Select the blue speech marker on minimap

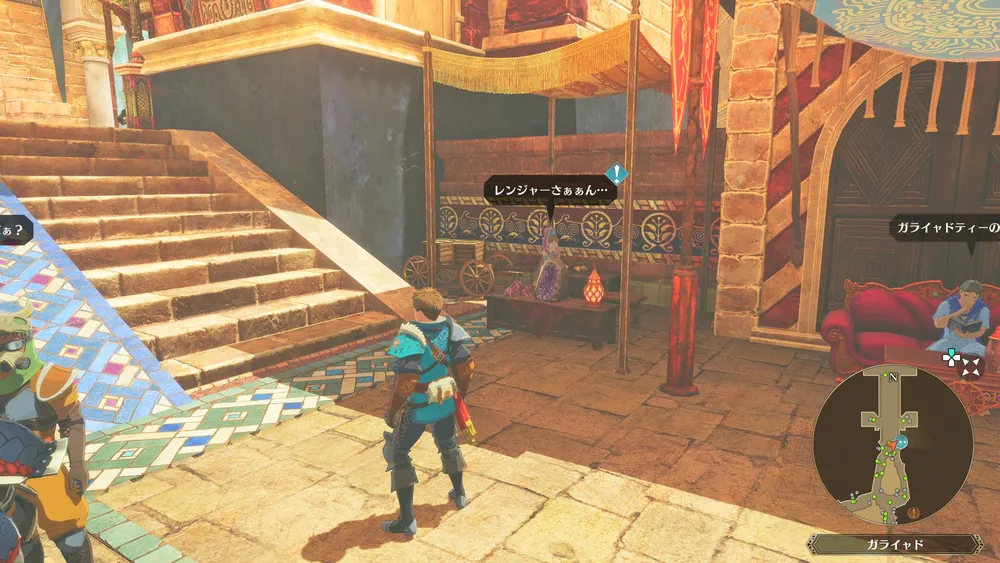click(902, 441)
